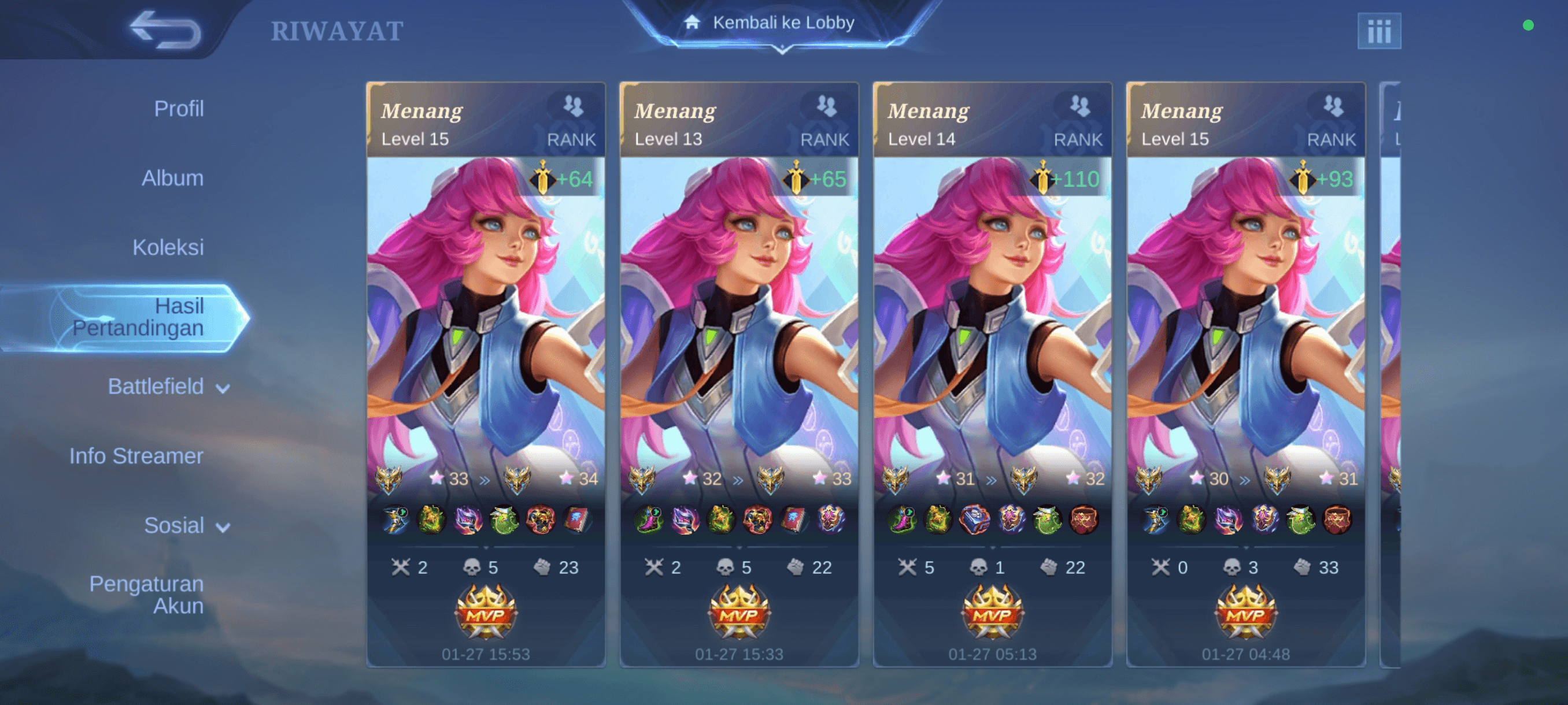1568x705 pixels.
Task: Click the statistics bars icon button
Action: coord(1378,31)
